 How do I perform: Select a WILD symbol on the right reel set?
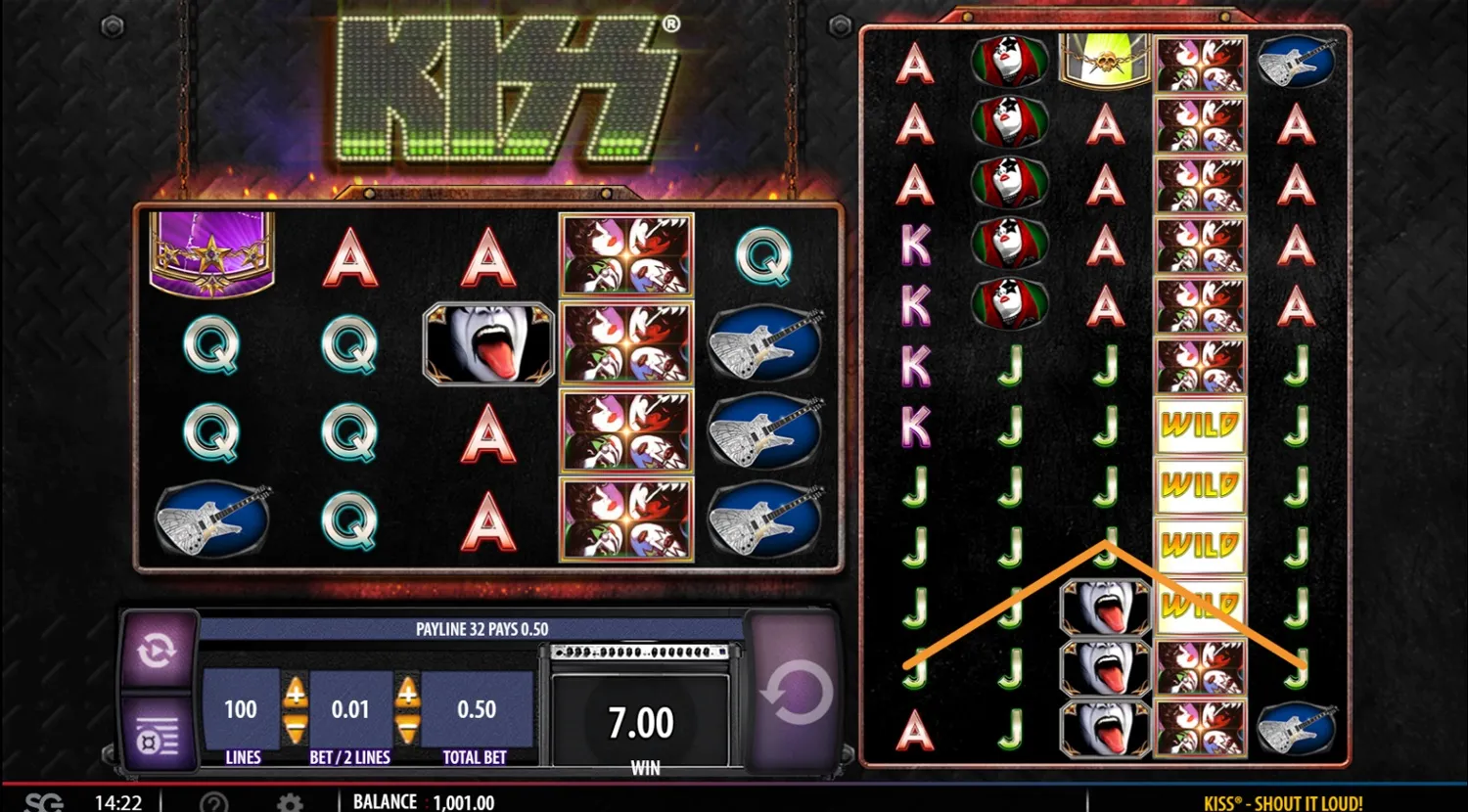point(1201,425)
